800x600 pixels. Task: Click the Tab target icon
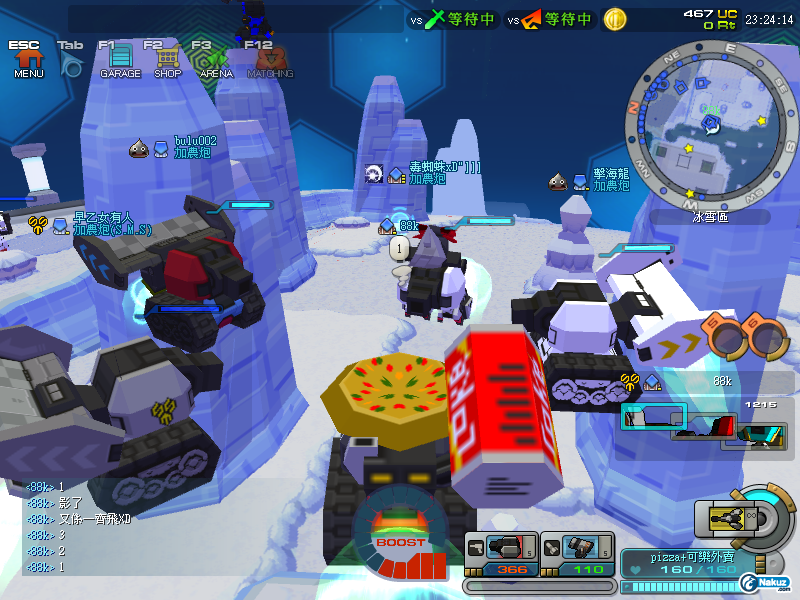[71, 63]
